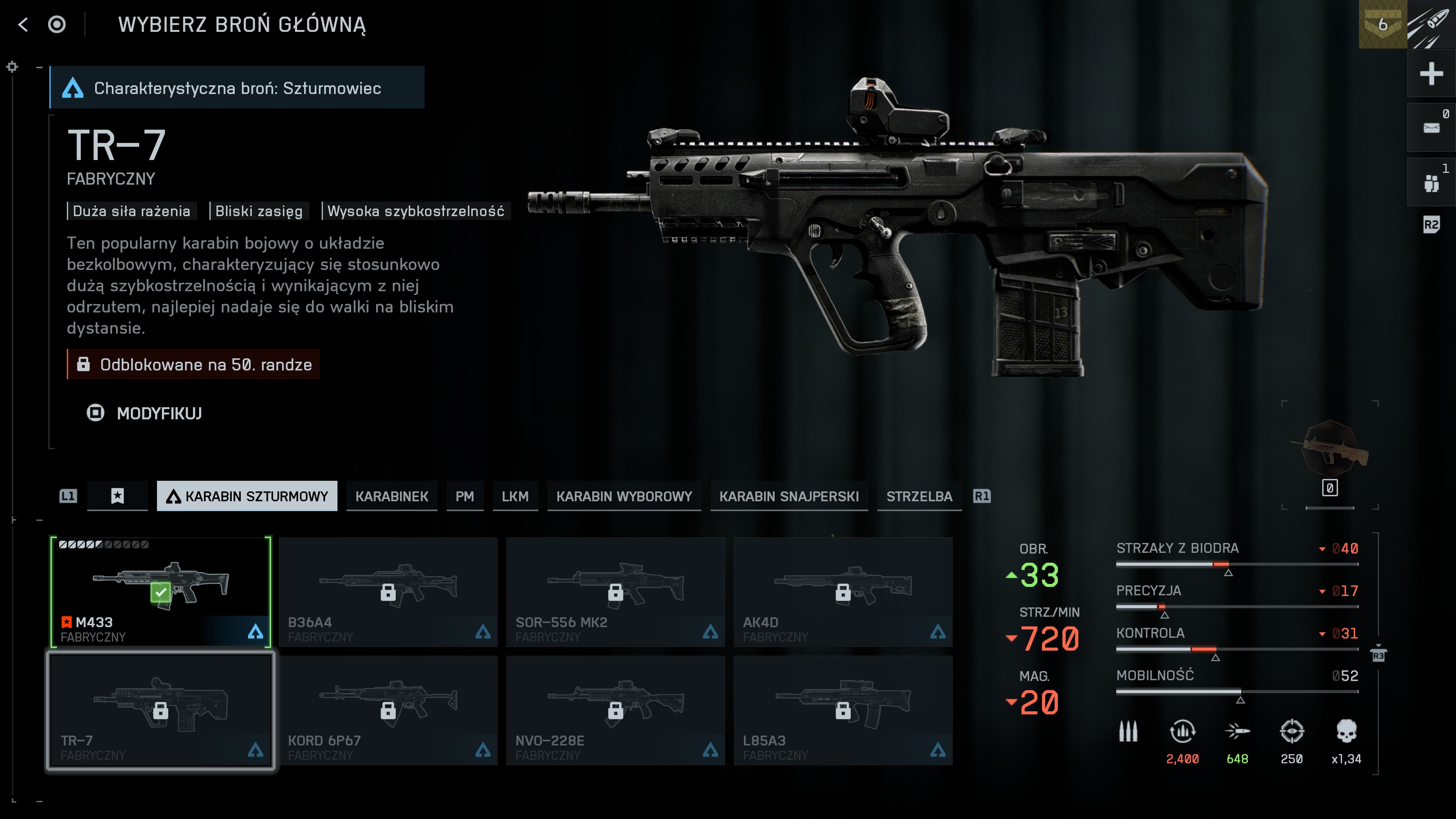Image resolution: width=1456 pixels, height=819 pixels.
Task: Switch to the KARABIN SZTURMOWY tab
Action: tap(247, 496)
